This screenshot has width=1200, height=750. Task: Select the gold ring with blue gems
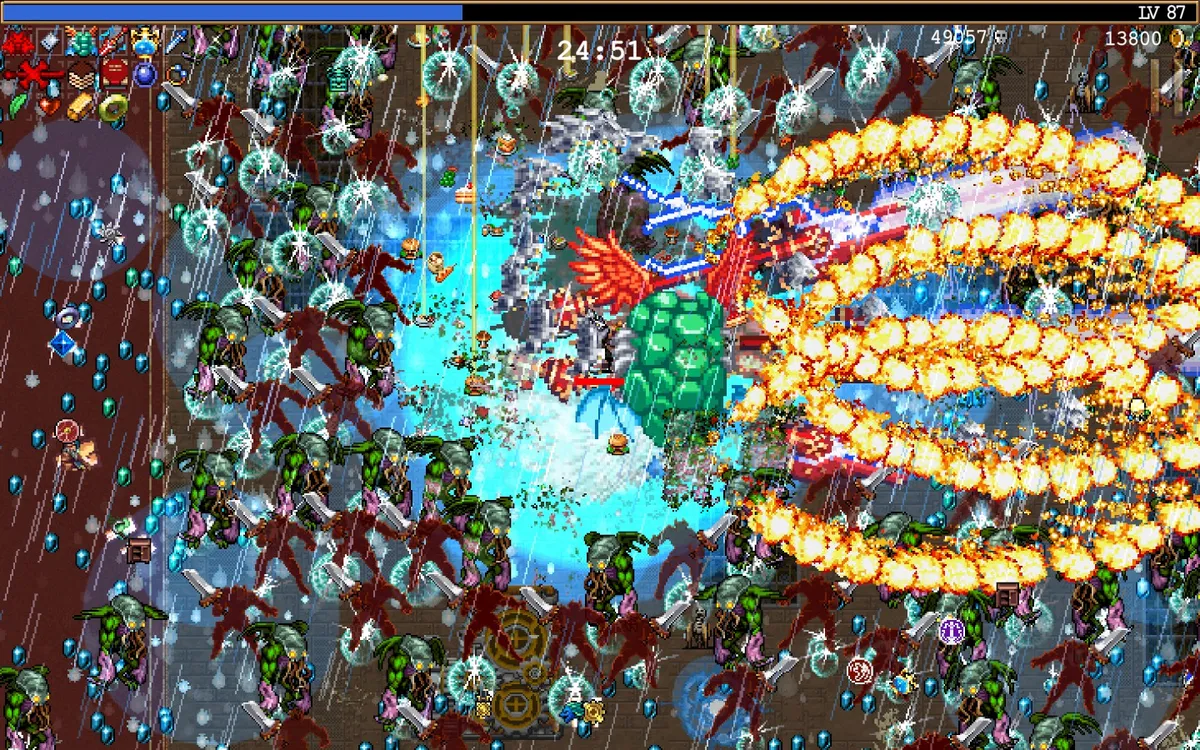(x=177, y=73)
